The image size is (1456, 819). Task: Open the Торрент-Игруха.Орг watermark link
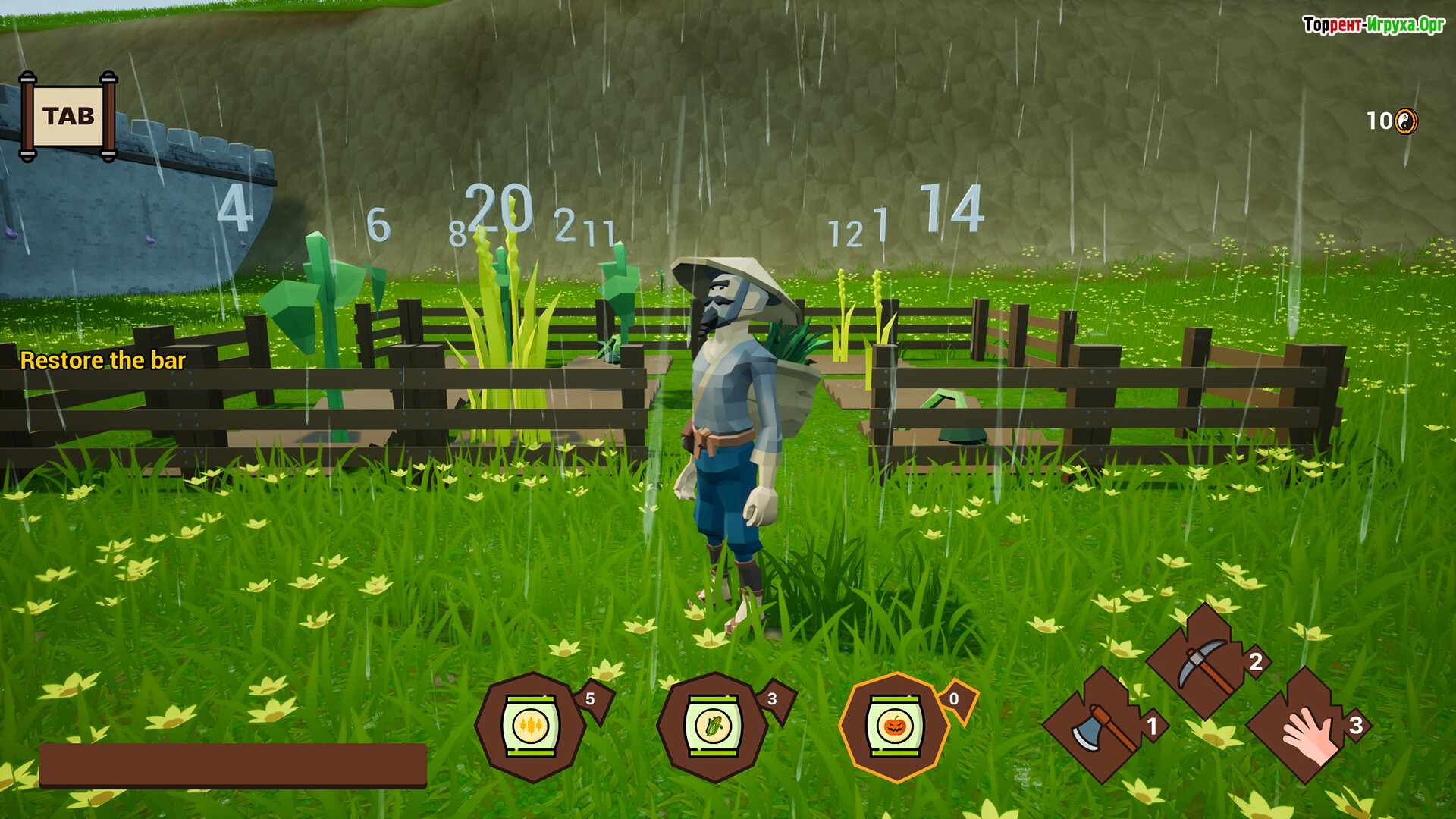click(1373, 25)
